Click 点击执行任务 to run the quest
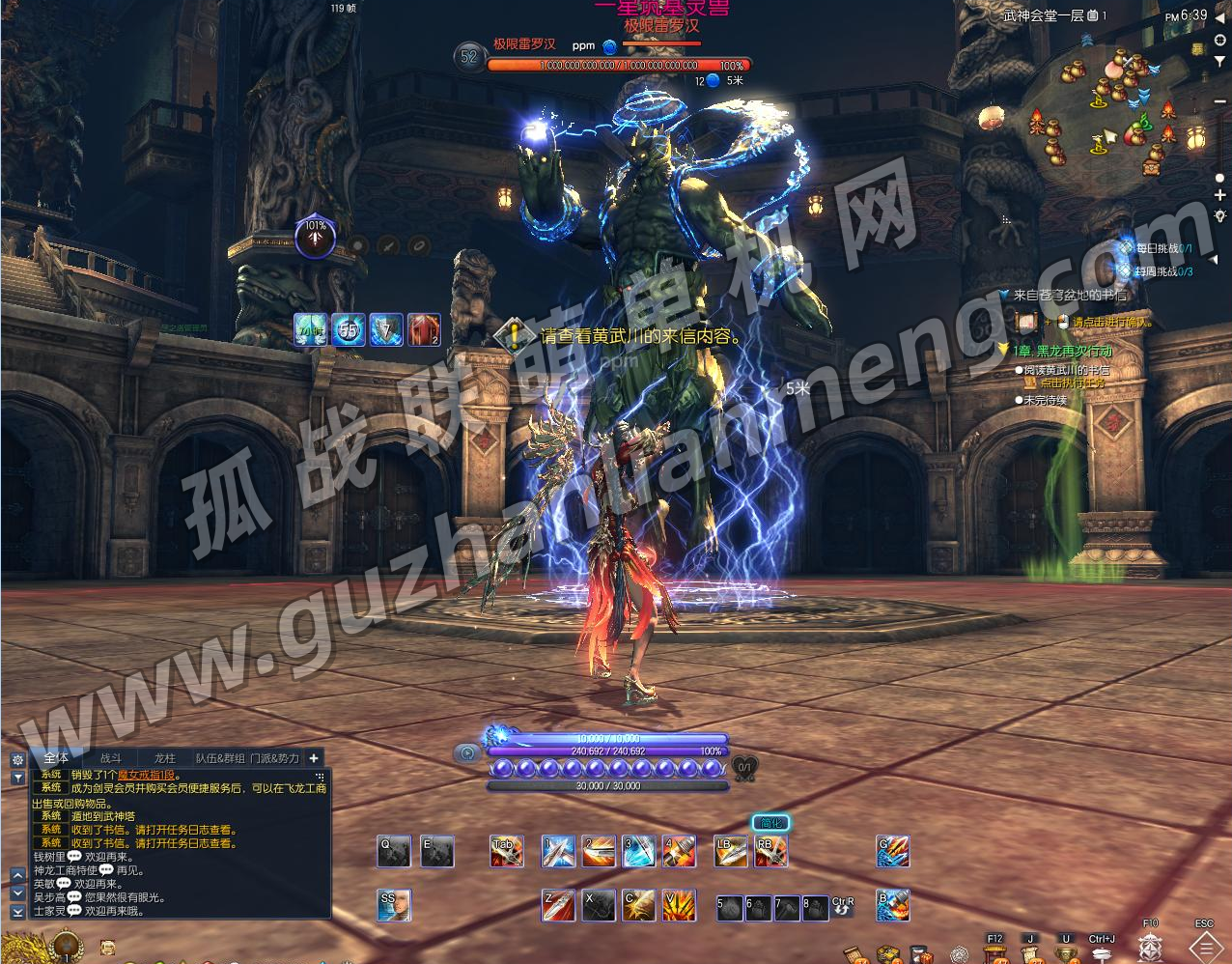The image size is (1232, 964). 1071,383
